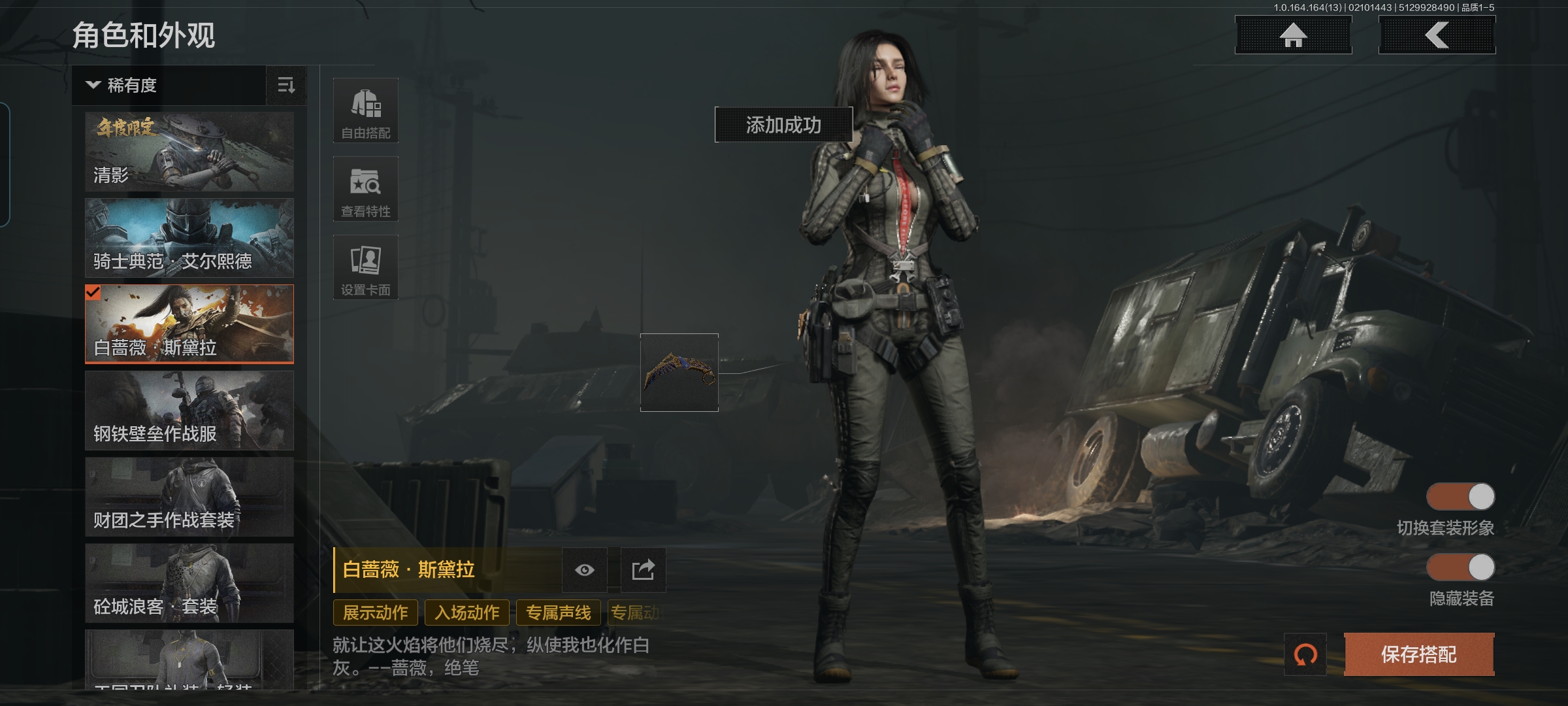Click the karambit knife item slot

pyautogui.click(x=679, y=373)
